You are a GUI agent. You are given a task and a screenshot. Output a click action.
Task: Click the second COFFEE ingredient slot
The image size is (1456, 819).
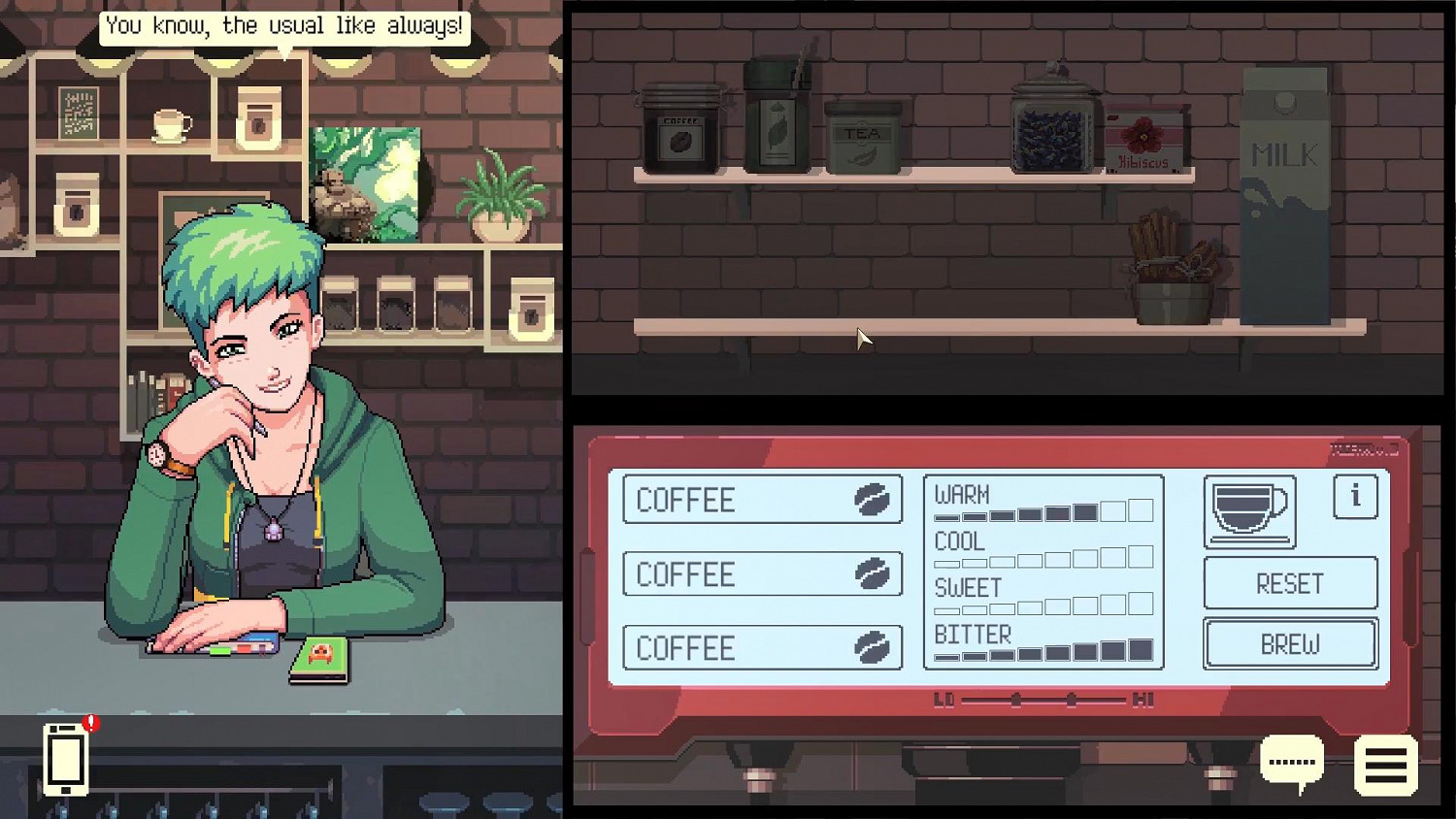[x=763, y=573]
